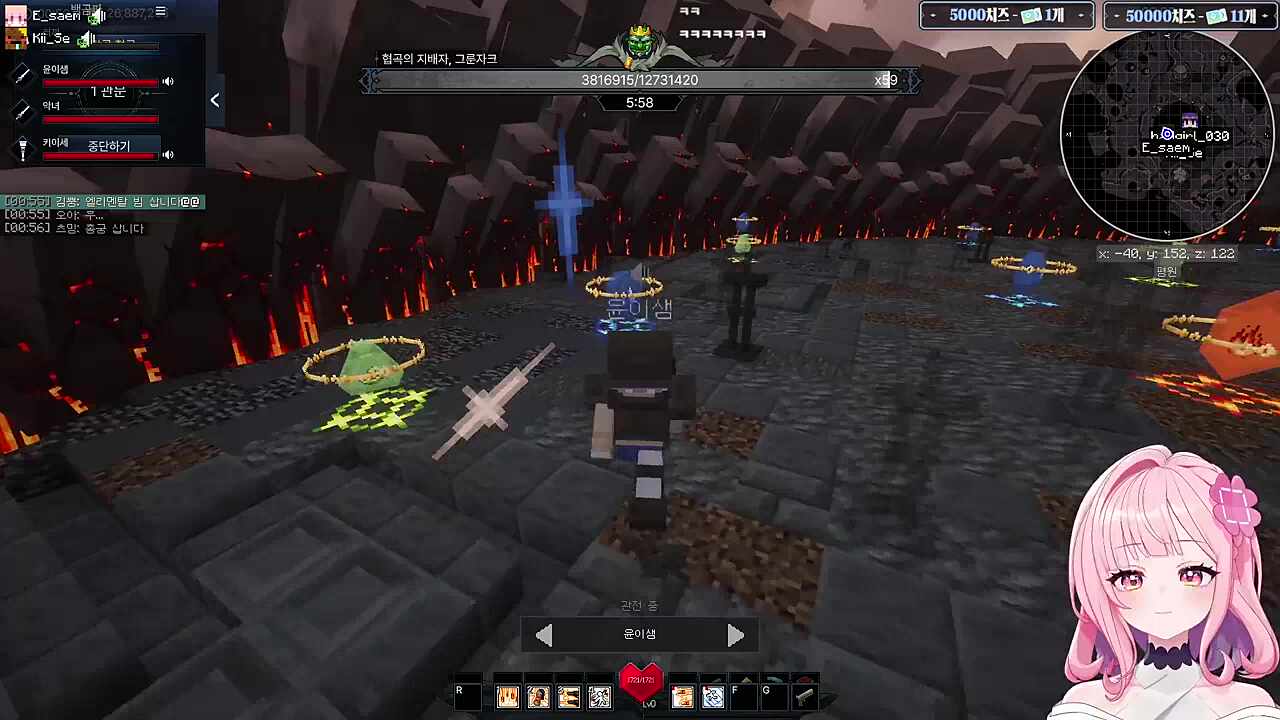
Task: Open the circular minimap
Action: pyautogui.click(x=1165, y=135)
